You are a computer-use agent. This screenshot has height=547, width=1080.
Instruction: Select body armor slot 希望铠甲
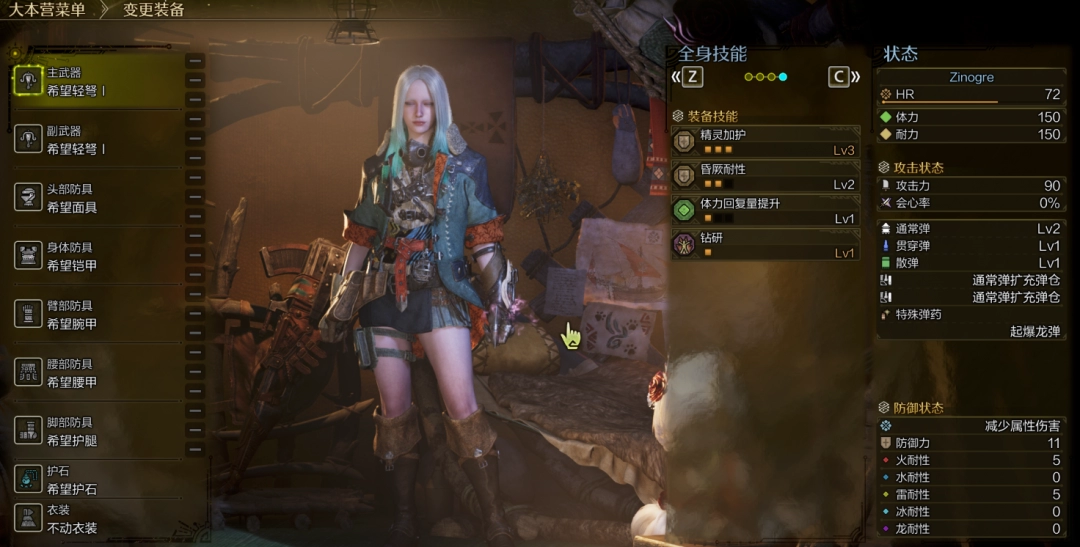coord(95,256)
